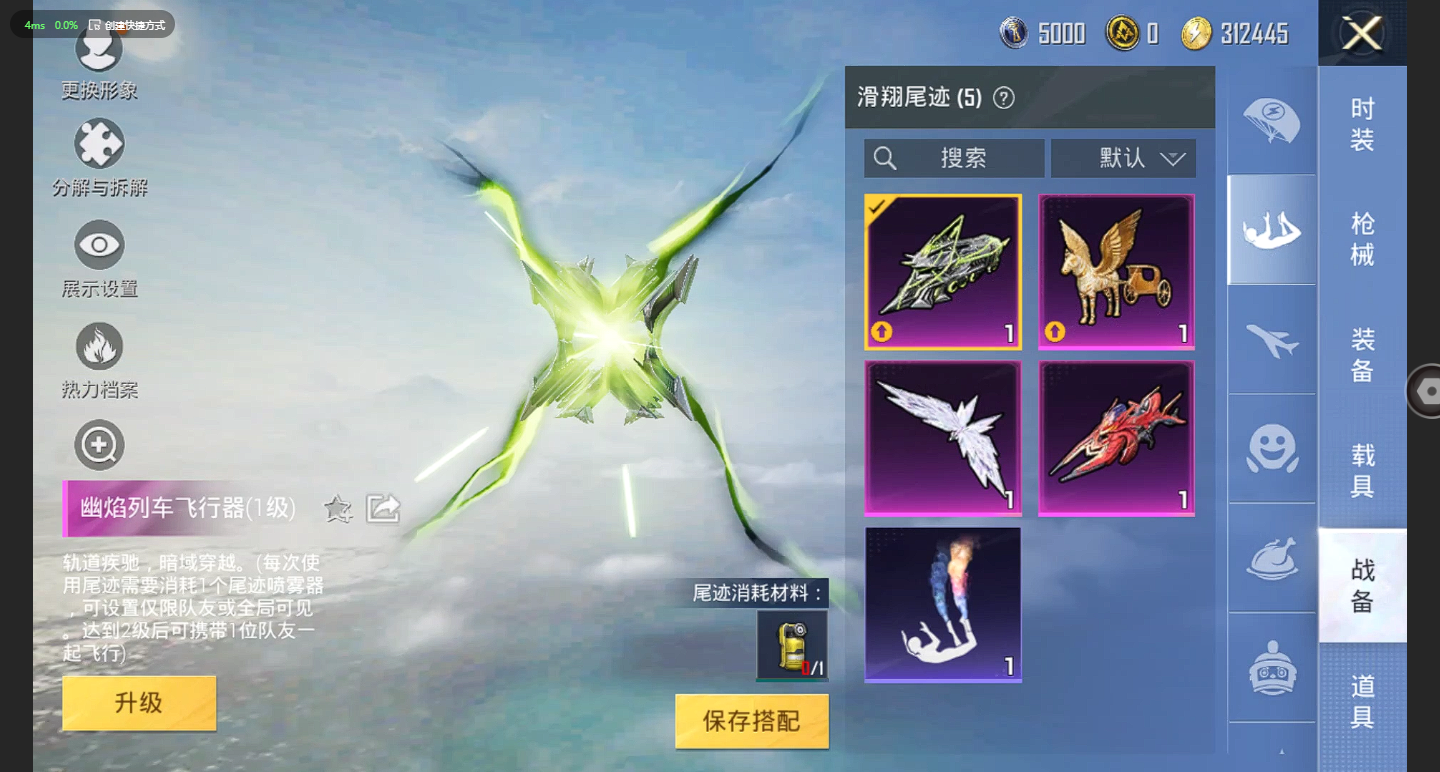Open the 默认 sort dropdown
This screenshot has width=1440, height=772.
click(x=1123, y=158)
